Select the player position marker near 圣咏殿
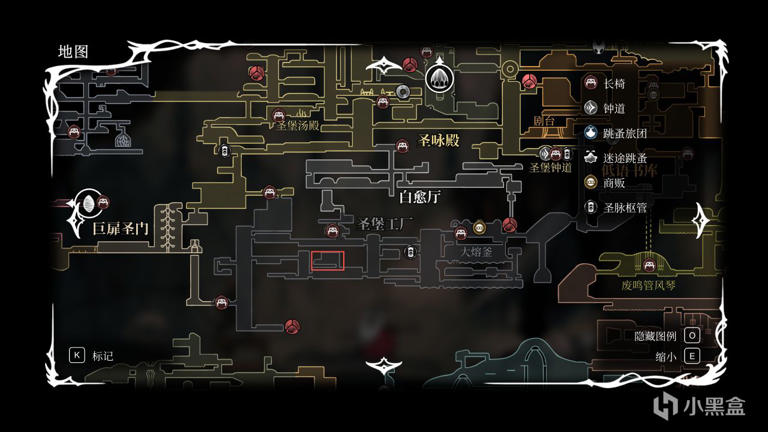768x432 pixels. (x=439, y=77)
